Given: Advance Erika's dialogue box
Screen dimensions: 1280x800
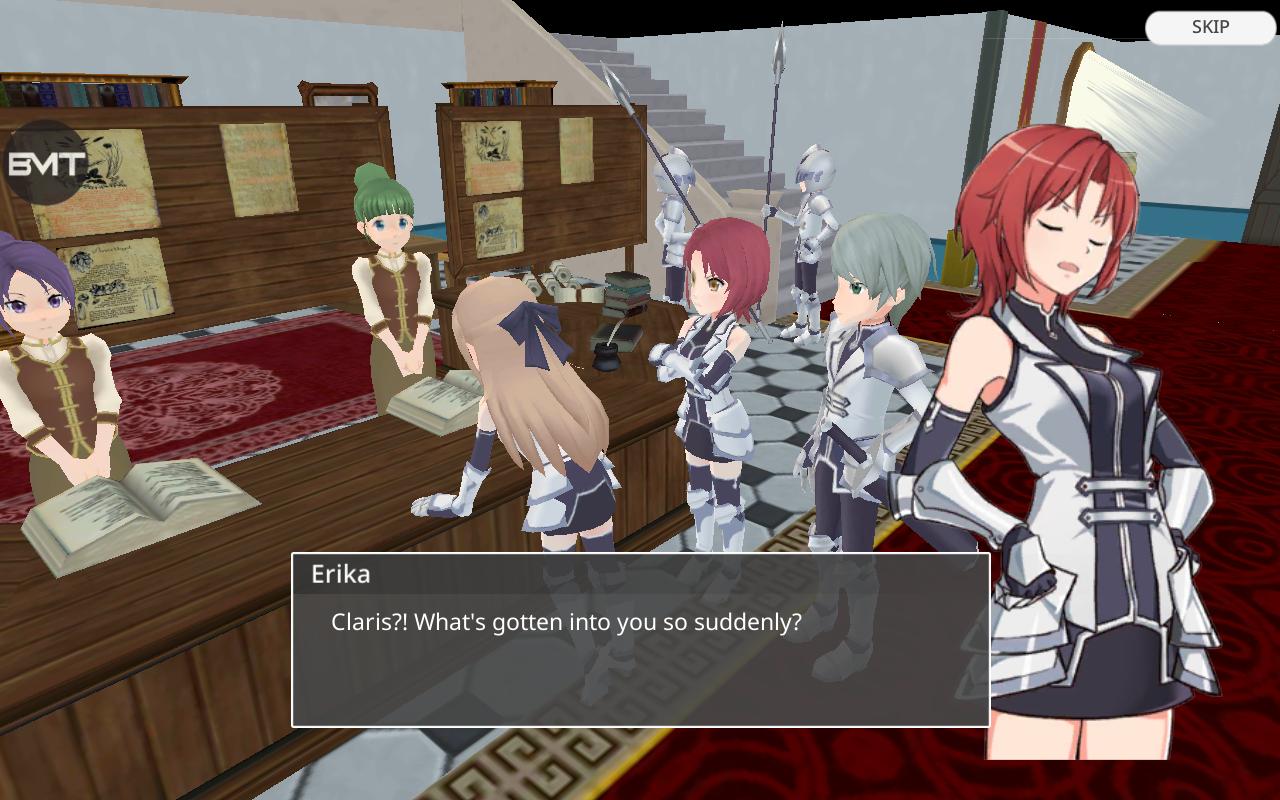Looking at the screenshot, I should click(x=640, y=640).
